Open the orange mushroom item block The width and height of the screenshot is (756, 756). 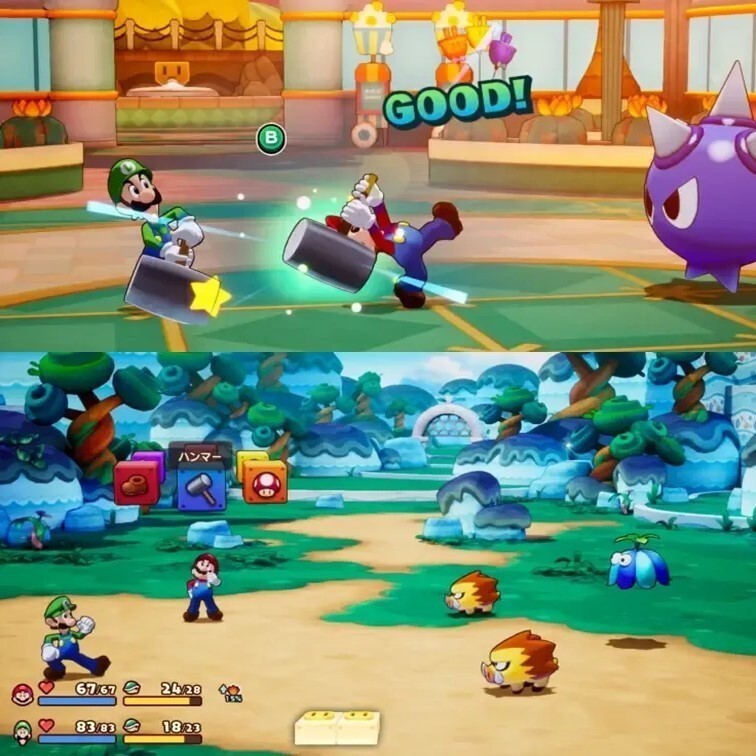[265, 482]
